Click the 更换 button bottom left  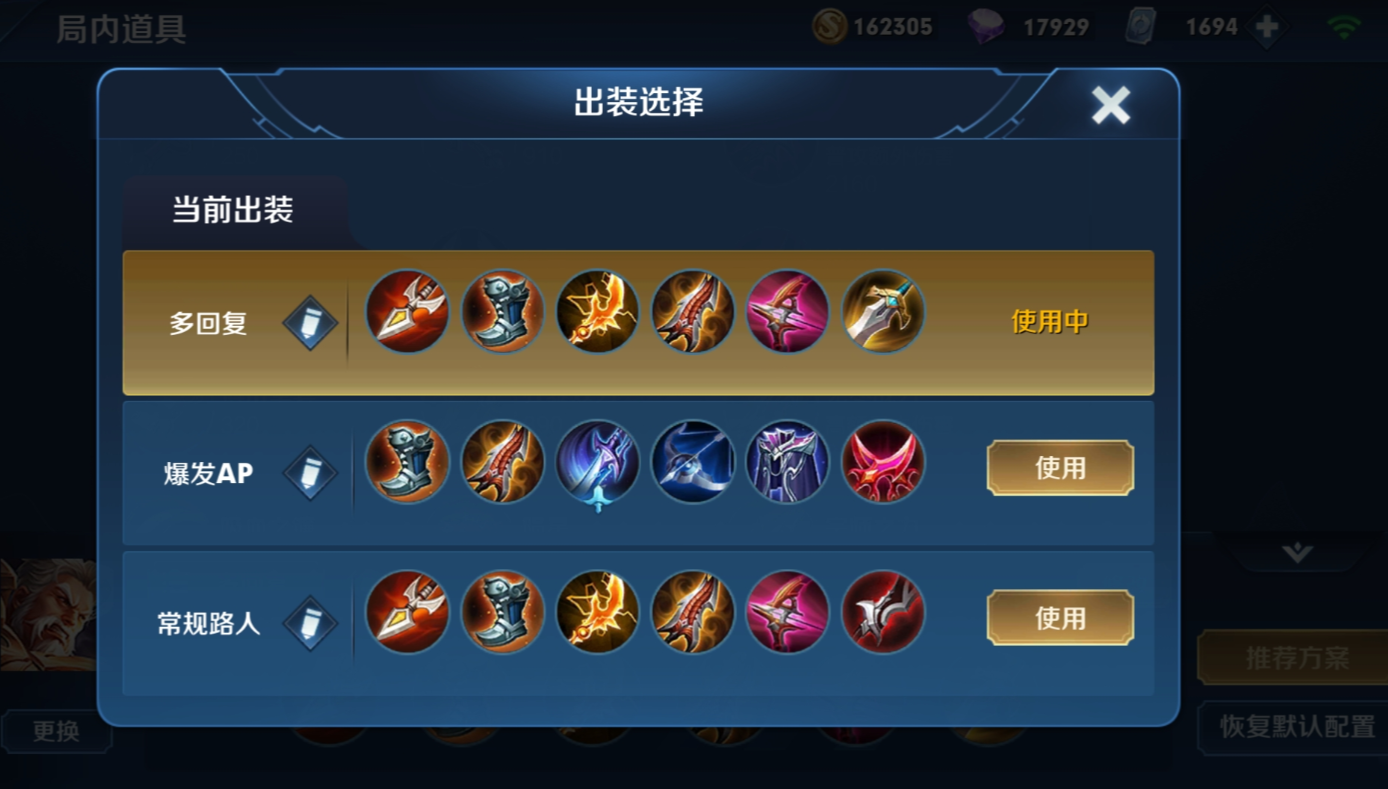pyautogui.click(x=57, y=730)
